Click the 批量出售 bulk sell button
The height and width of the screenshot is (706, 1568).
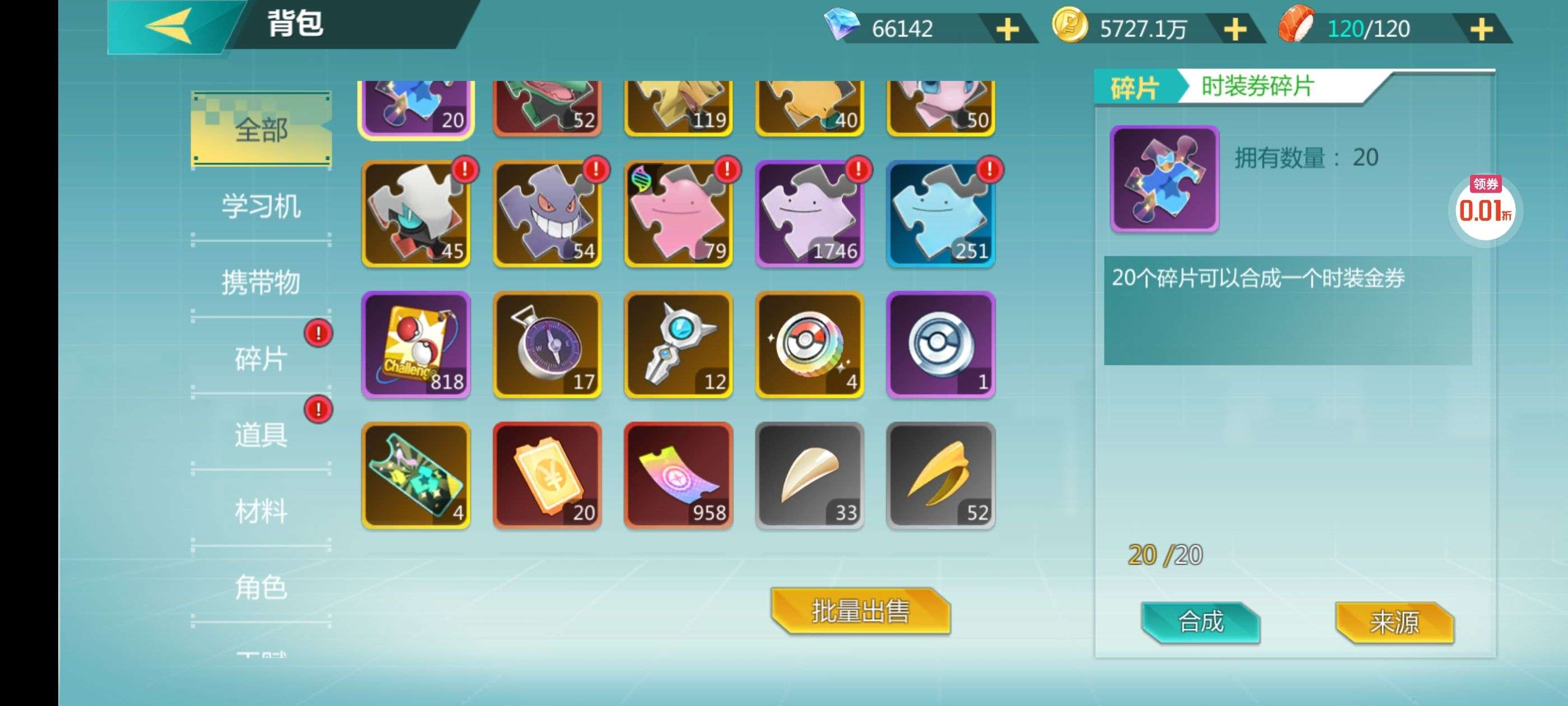pos(860,611)
